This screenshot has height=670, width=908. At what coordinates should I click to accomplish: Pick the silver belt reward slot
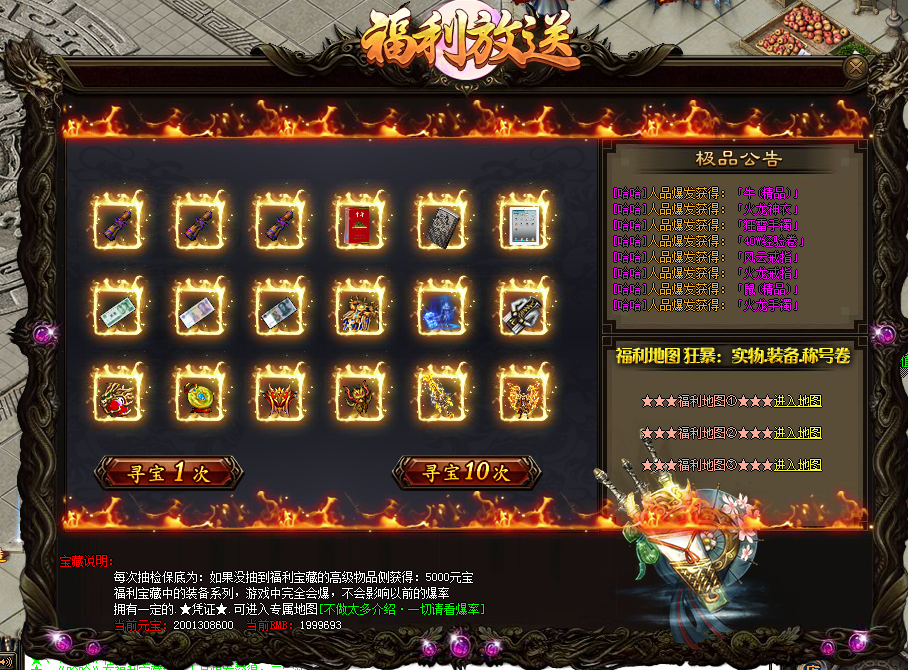point(523,309)
